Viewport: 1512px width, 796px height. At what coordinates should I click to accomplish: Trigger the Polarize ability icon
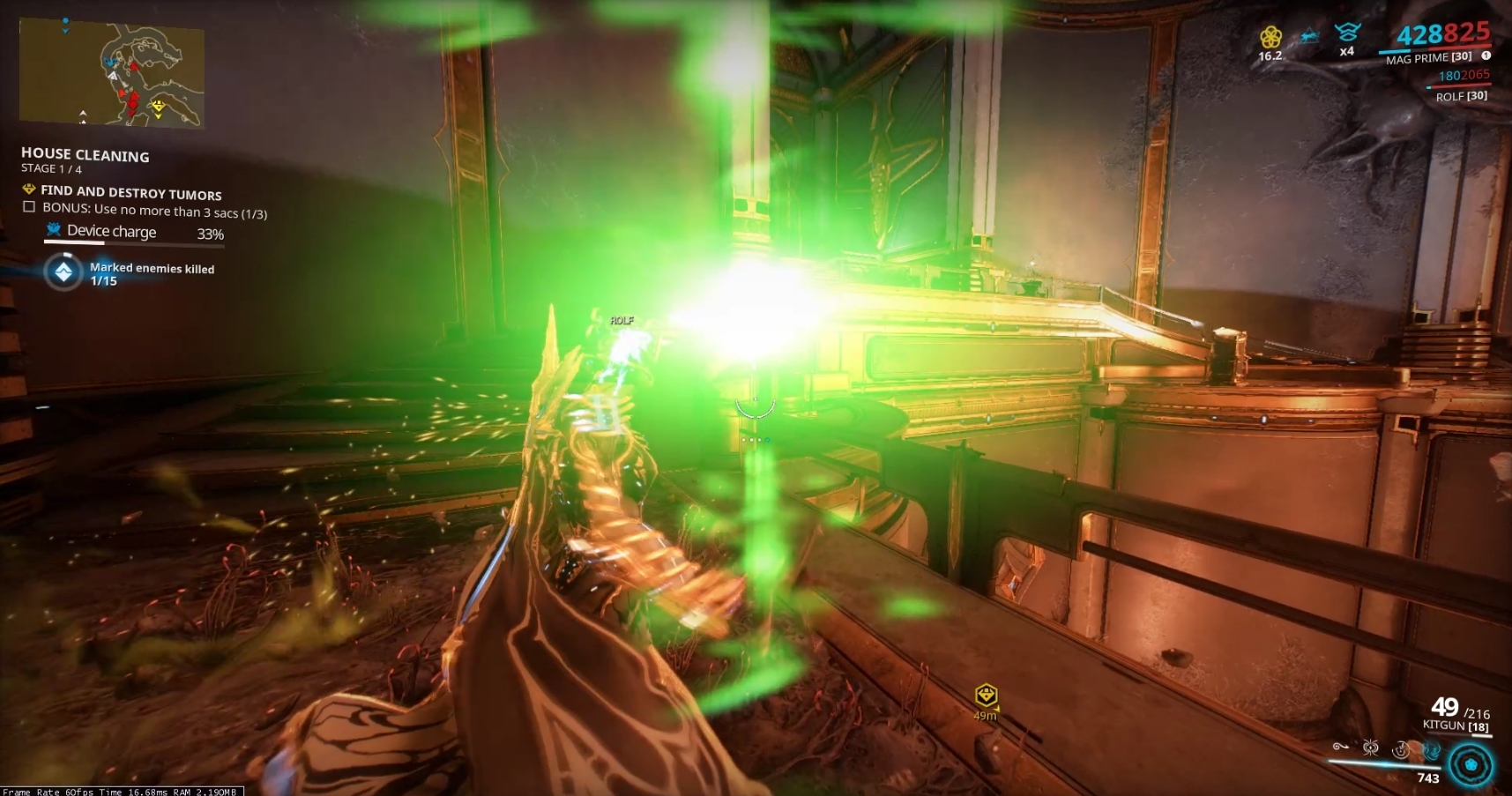[1400, 750]
